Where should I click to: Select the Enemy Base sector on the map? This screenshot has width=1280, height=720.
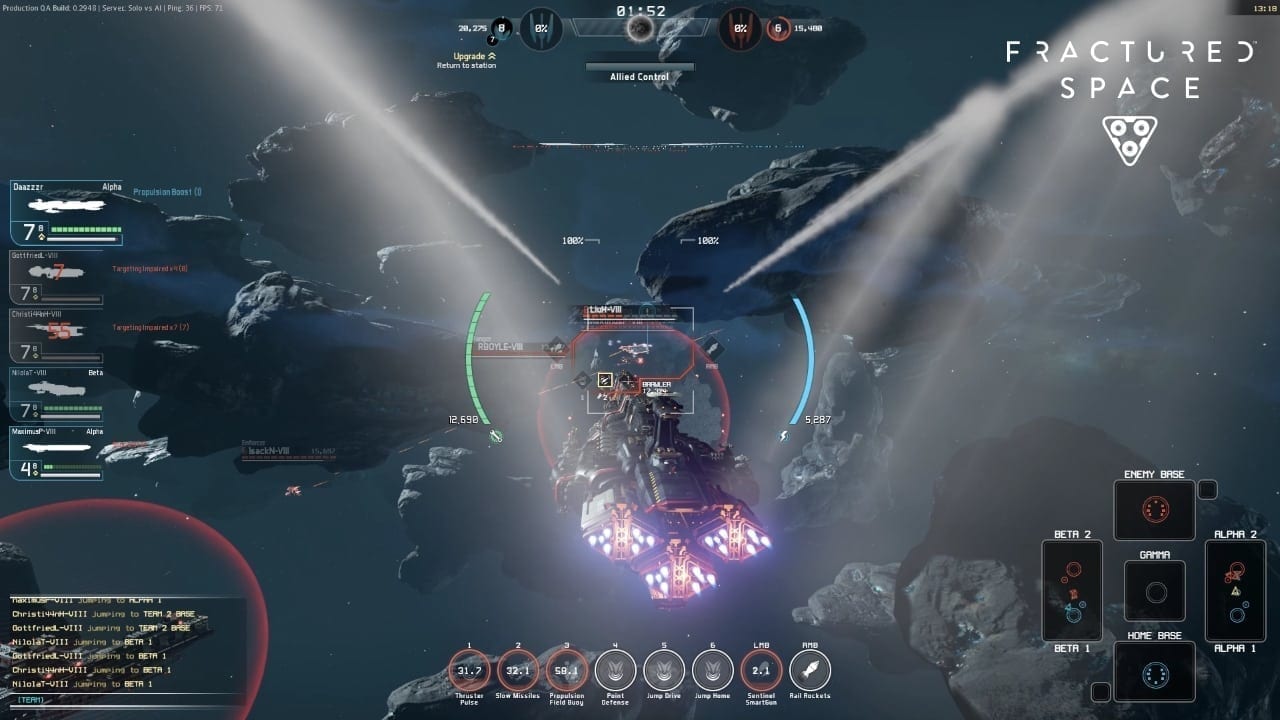(1154, 511)
